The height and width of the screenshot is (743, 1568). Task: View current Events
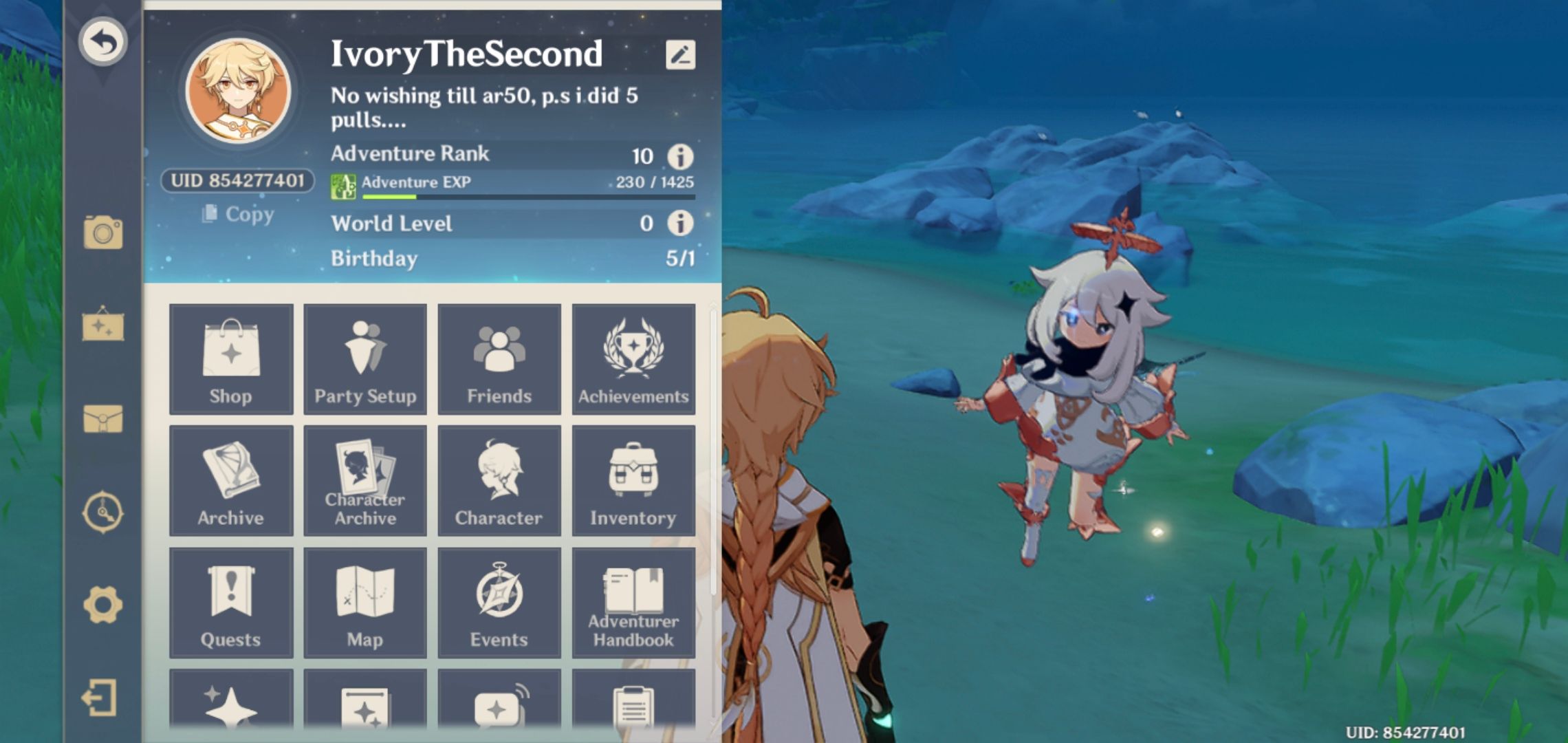(x=499, y=603)
